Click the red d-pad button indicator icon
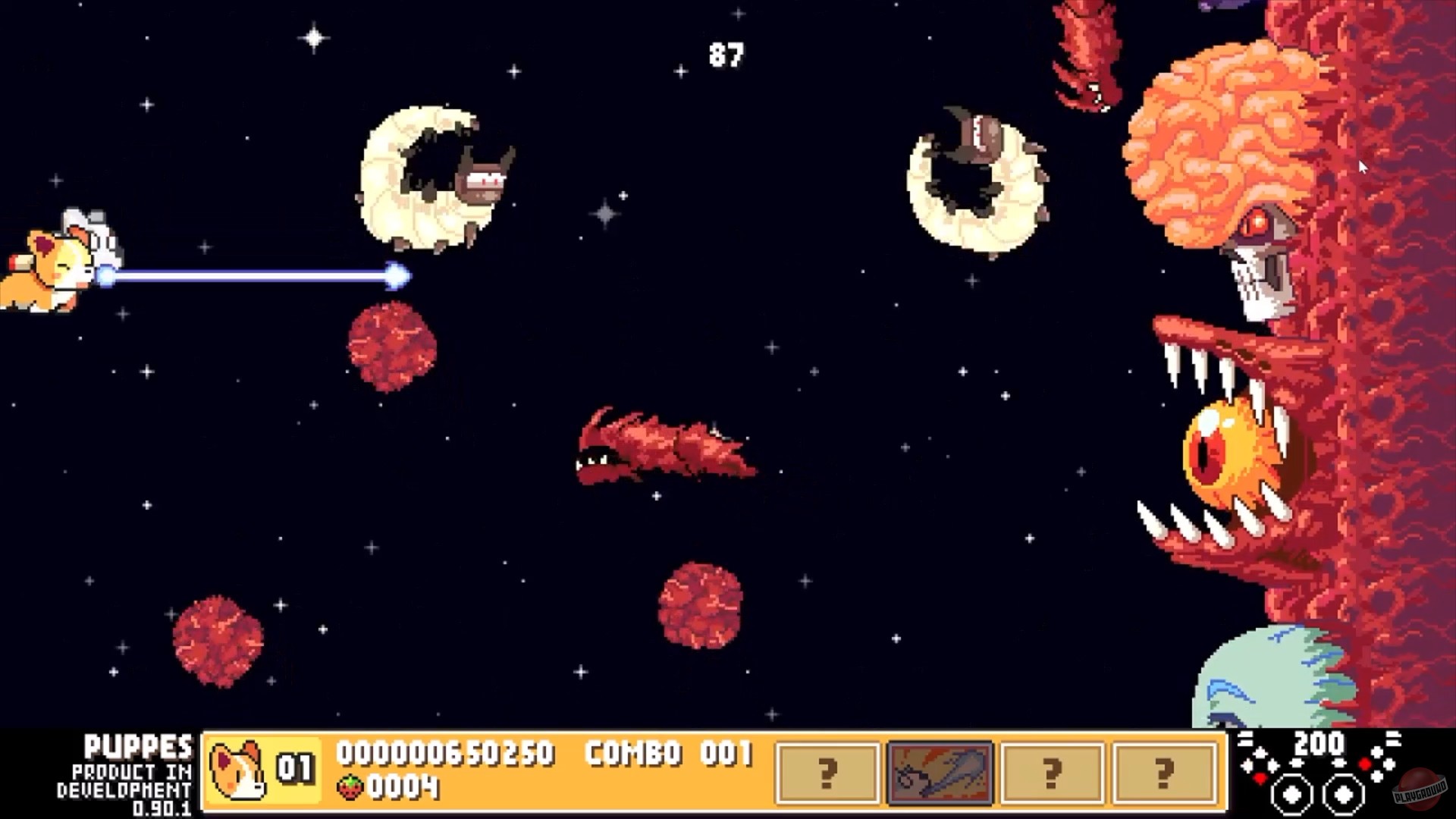The height and width of the screenshot is (819, 1456). click(x=1260, y=780)
